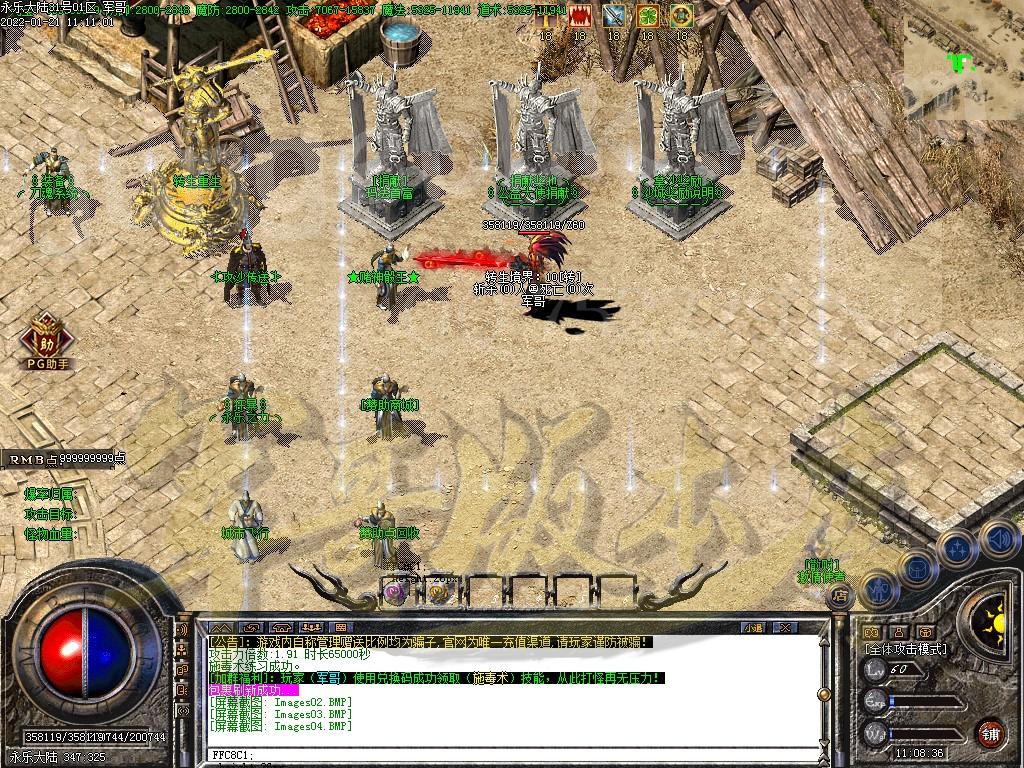Select the sword buff icon

(x=614, y=16)
